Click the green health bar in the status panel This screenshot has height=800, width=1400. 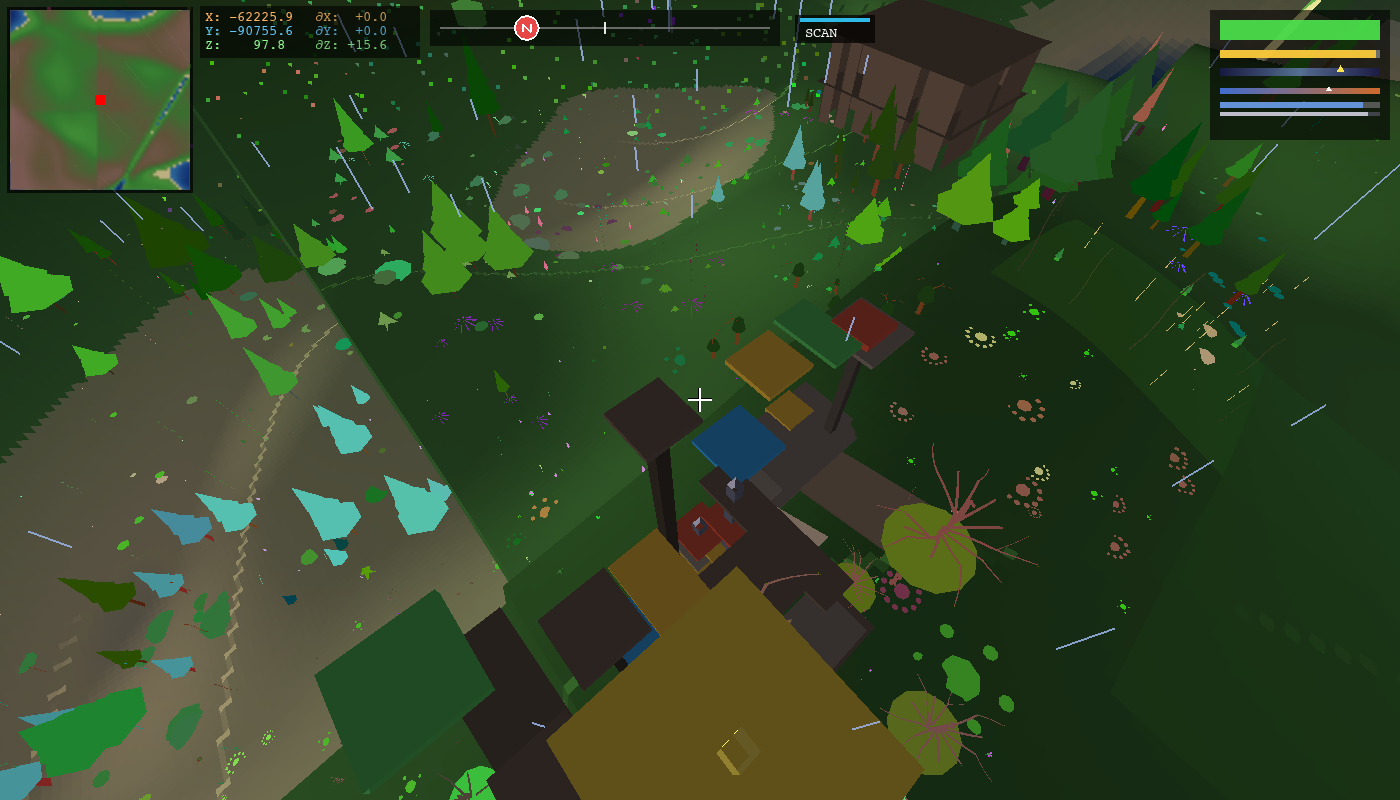pos(1300,29)
